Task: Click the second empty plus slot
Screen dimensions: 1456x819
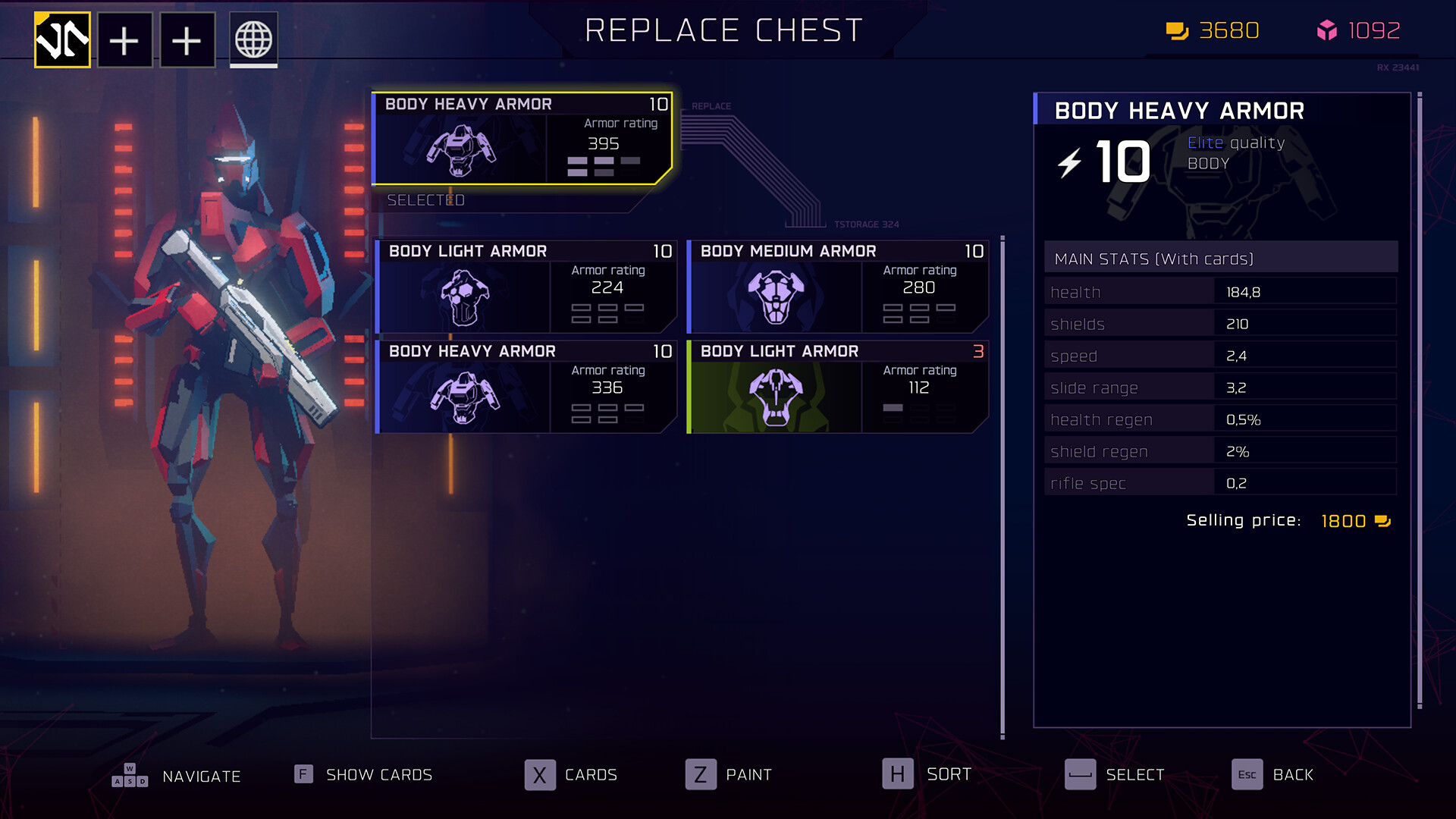Action: pos(187,39)
